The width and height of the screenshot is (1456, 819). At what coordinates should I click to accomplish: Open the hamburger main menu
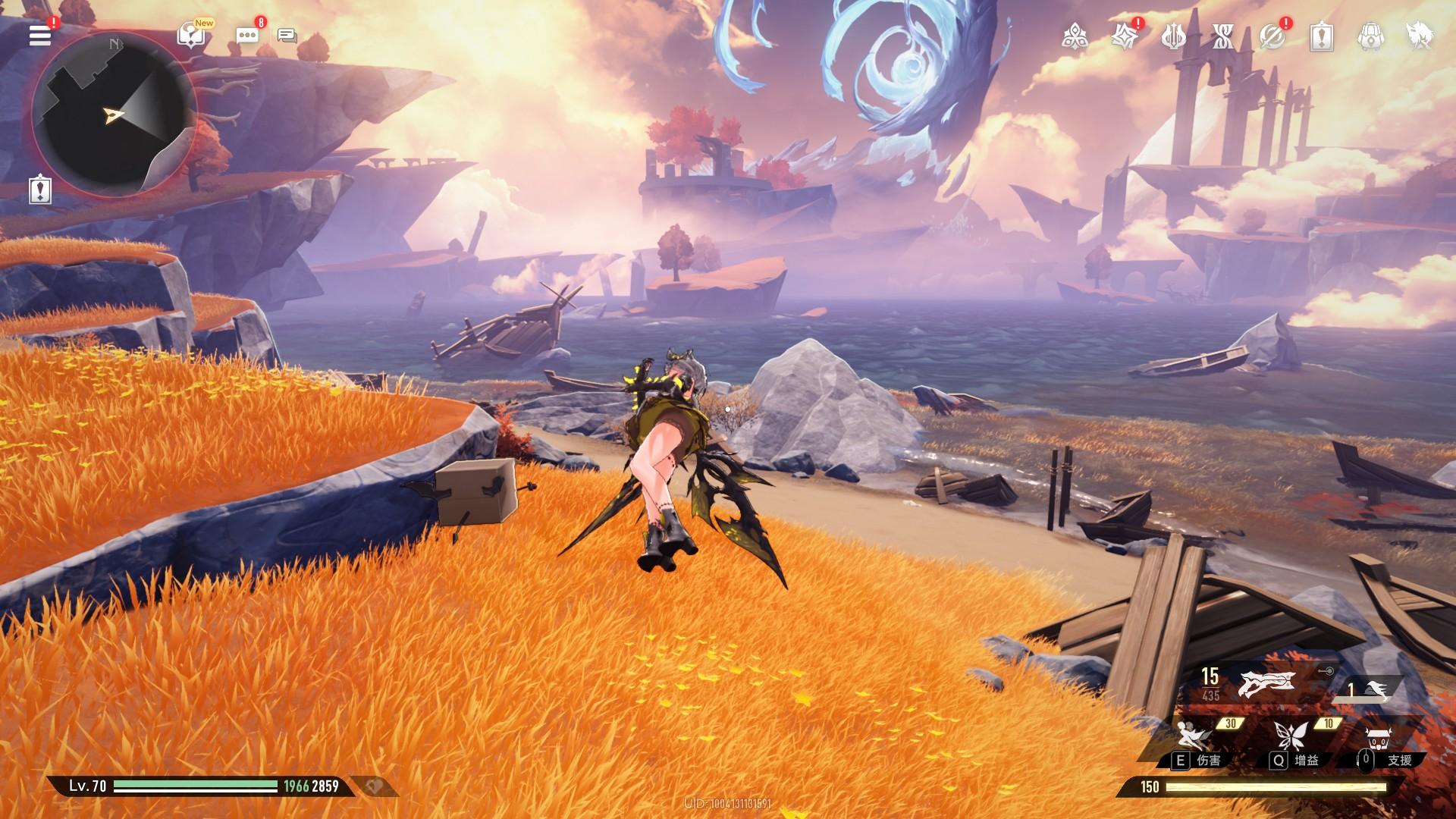(40, 35)
